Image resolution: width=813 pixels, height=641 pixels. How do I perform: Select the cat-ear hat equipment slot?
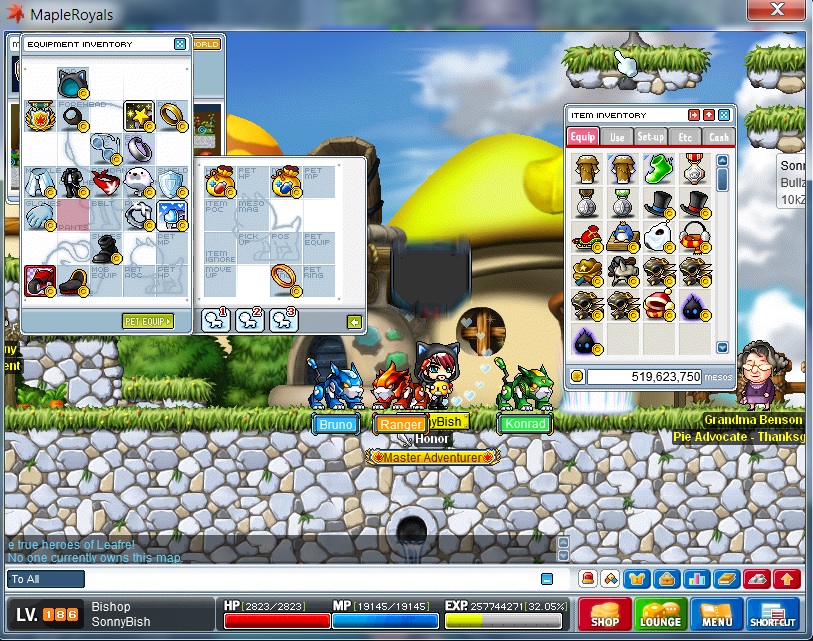[x=73, y=82]
